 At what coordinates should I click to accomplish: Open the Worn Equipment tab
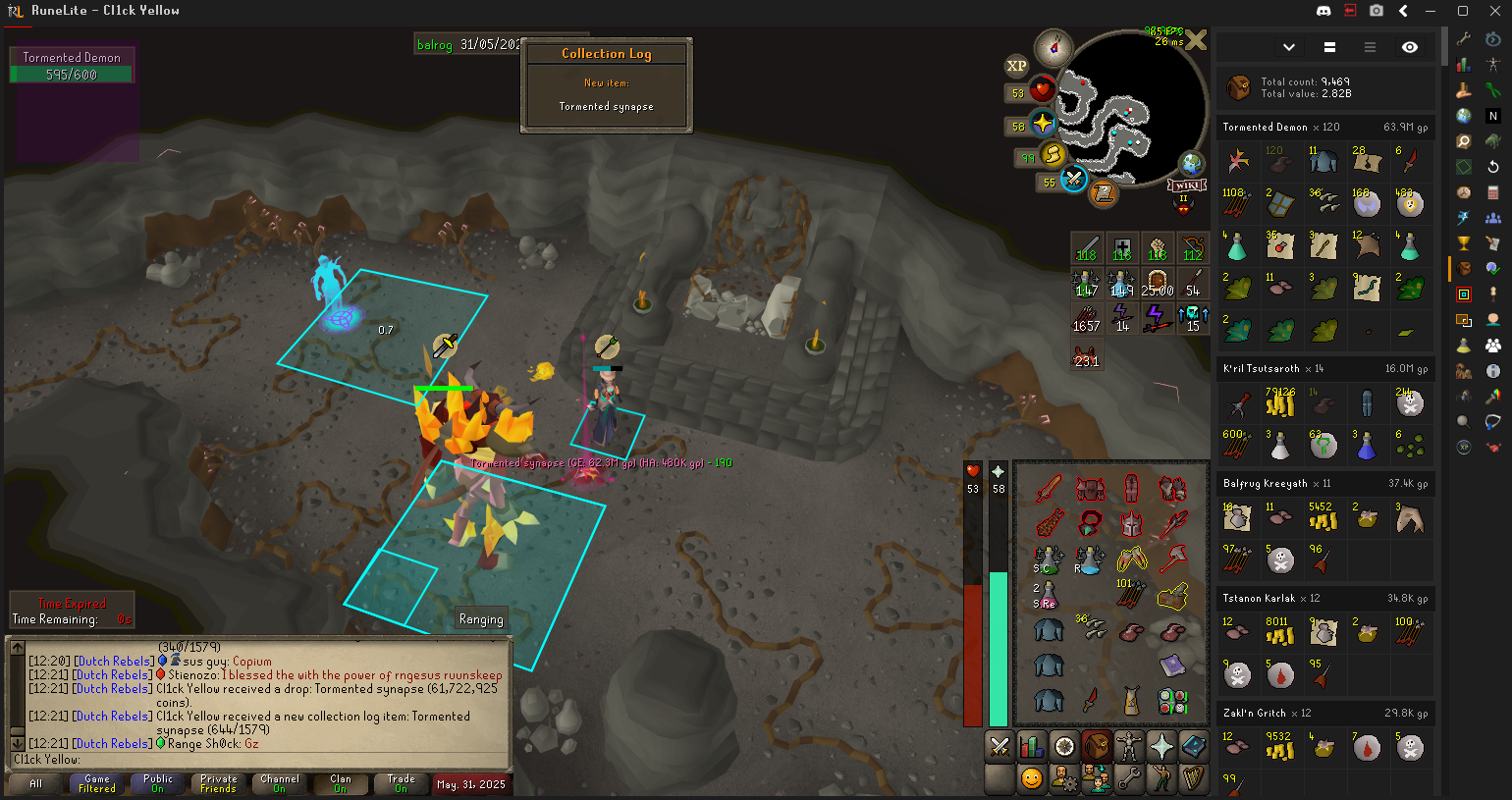[x=1129, y=747]
